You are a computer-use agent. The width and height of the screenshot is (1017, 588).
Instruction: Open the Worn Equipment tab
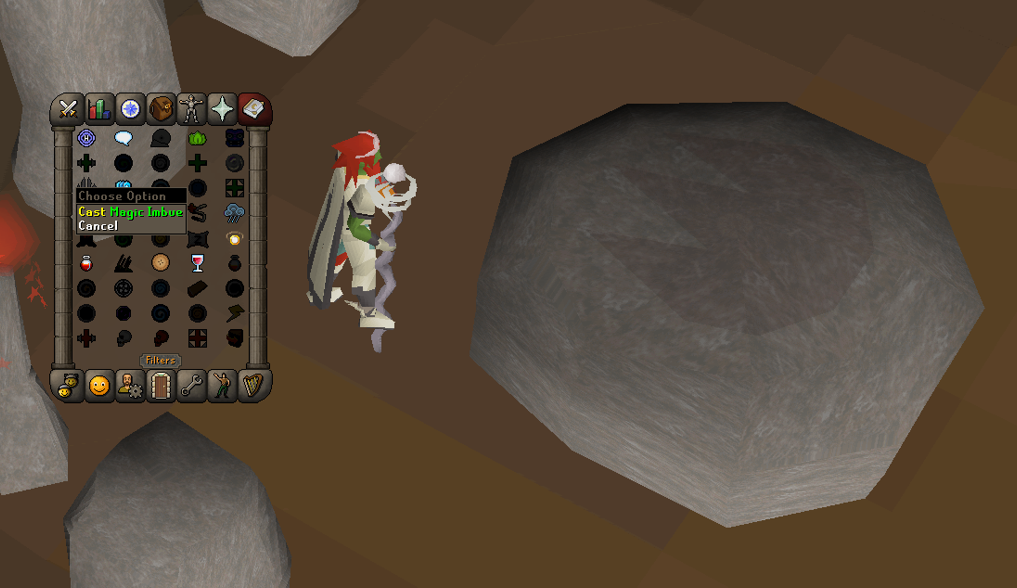[x=191, y=108]
